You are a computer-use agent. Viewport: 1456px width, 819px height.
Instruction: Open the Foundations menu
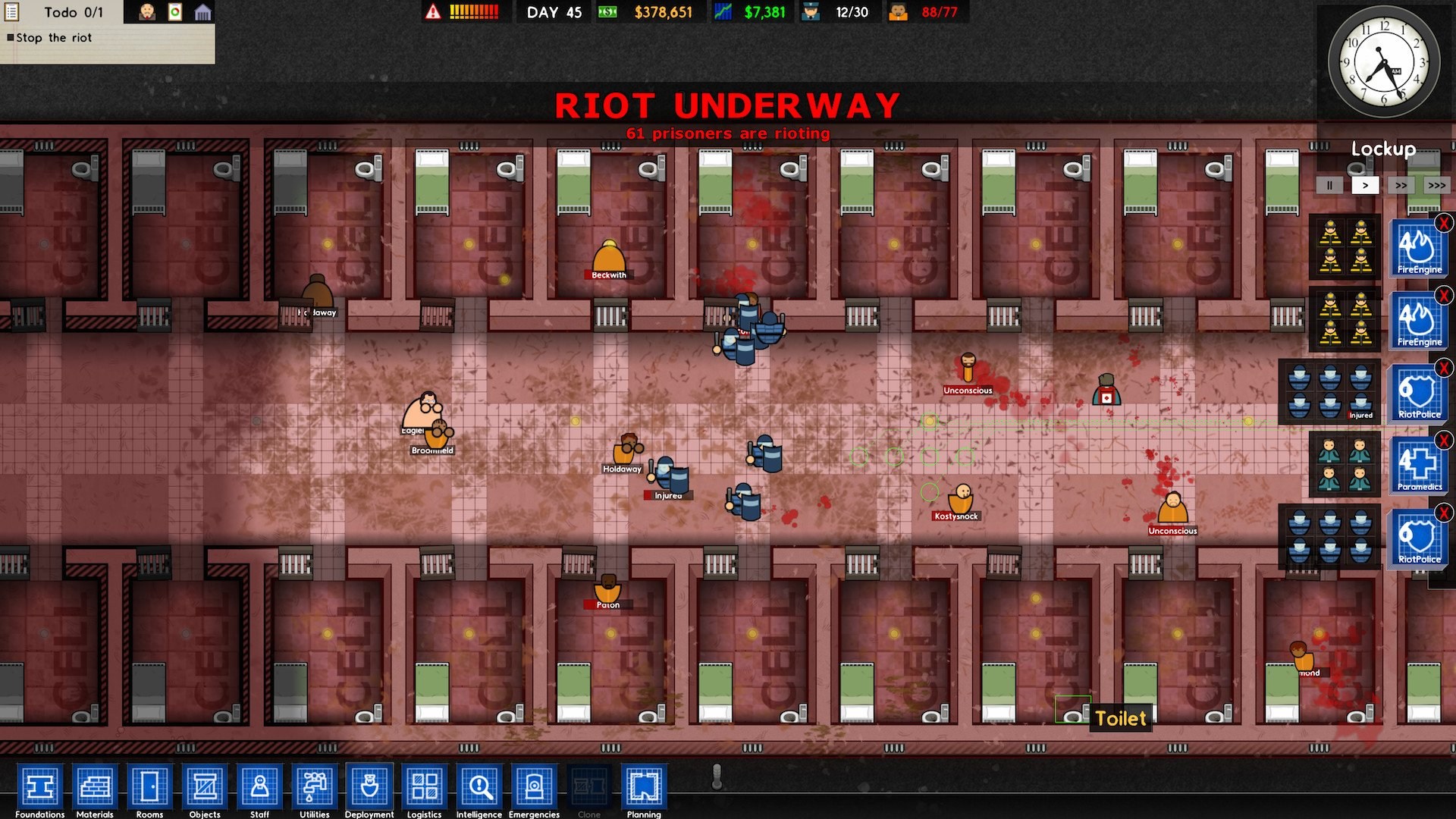[x=42, y=789]
